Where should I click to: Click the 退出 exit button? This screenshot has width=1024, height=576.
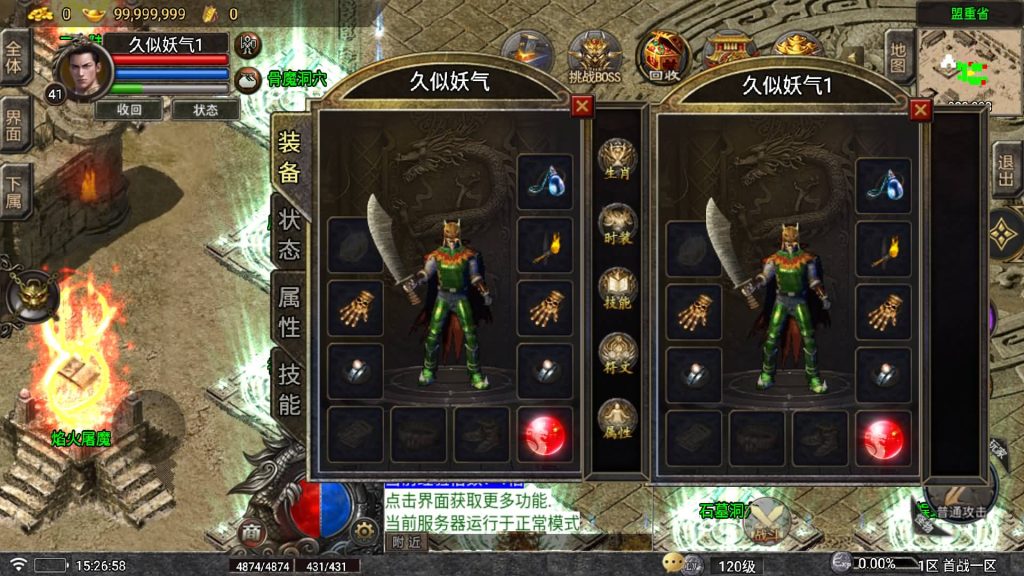(x=1007, y=169)
